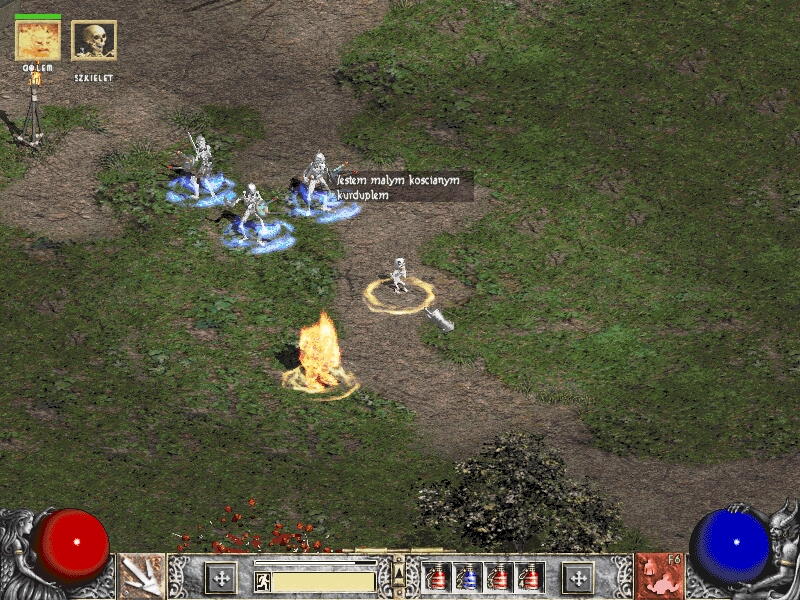Select the fire Golem portrait
The height and width of the screenshot is (600, 800).
[x=38, y=41]
